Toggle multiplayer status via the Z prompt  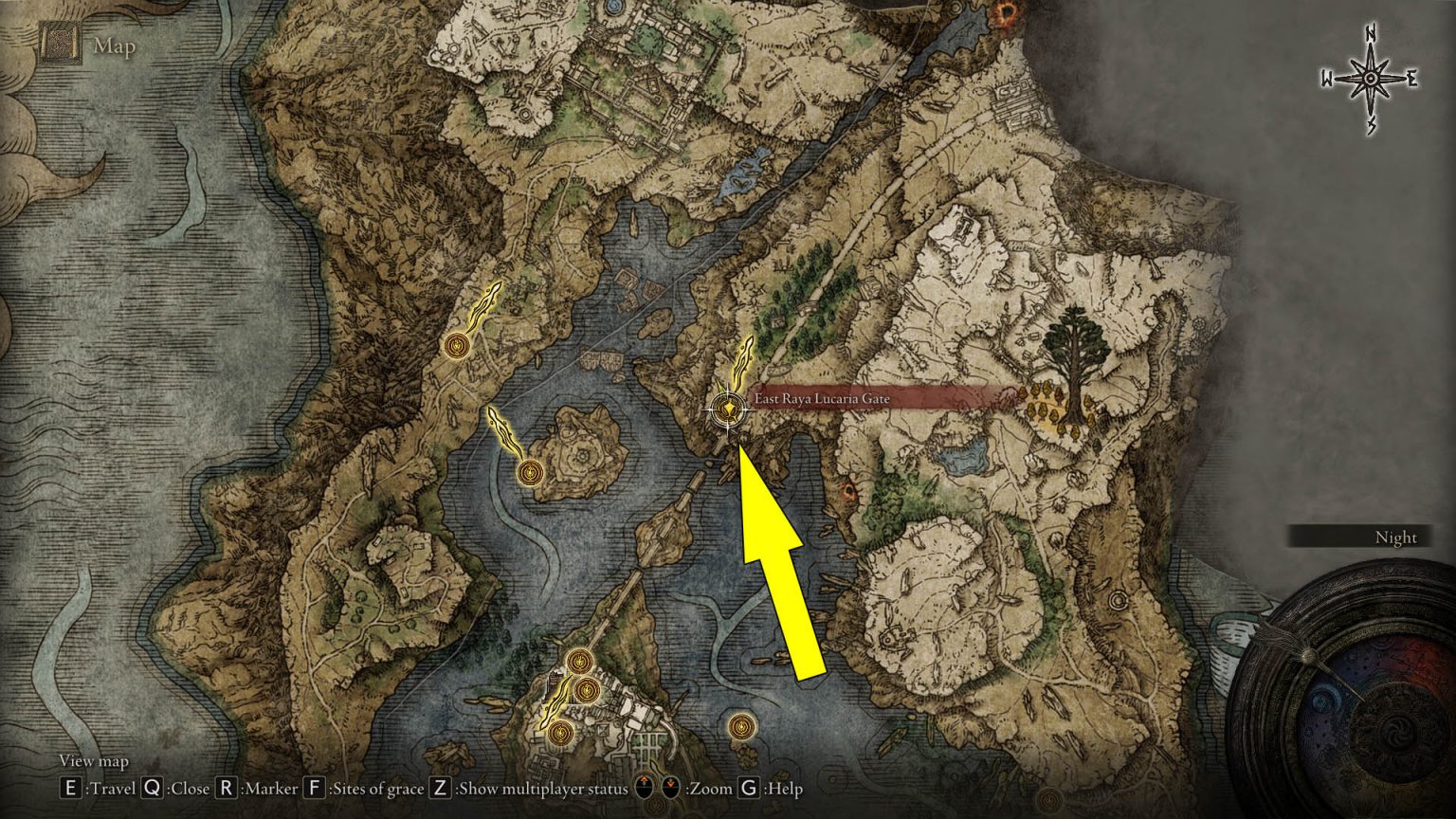pos(440,788)
